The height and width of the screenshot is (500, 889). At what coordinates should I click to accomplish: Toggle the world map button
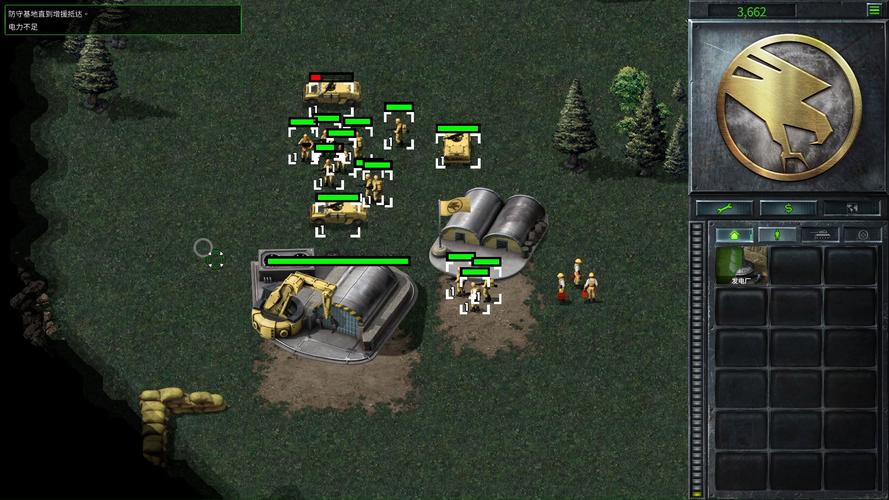tap(850, 208)
